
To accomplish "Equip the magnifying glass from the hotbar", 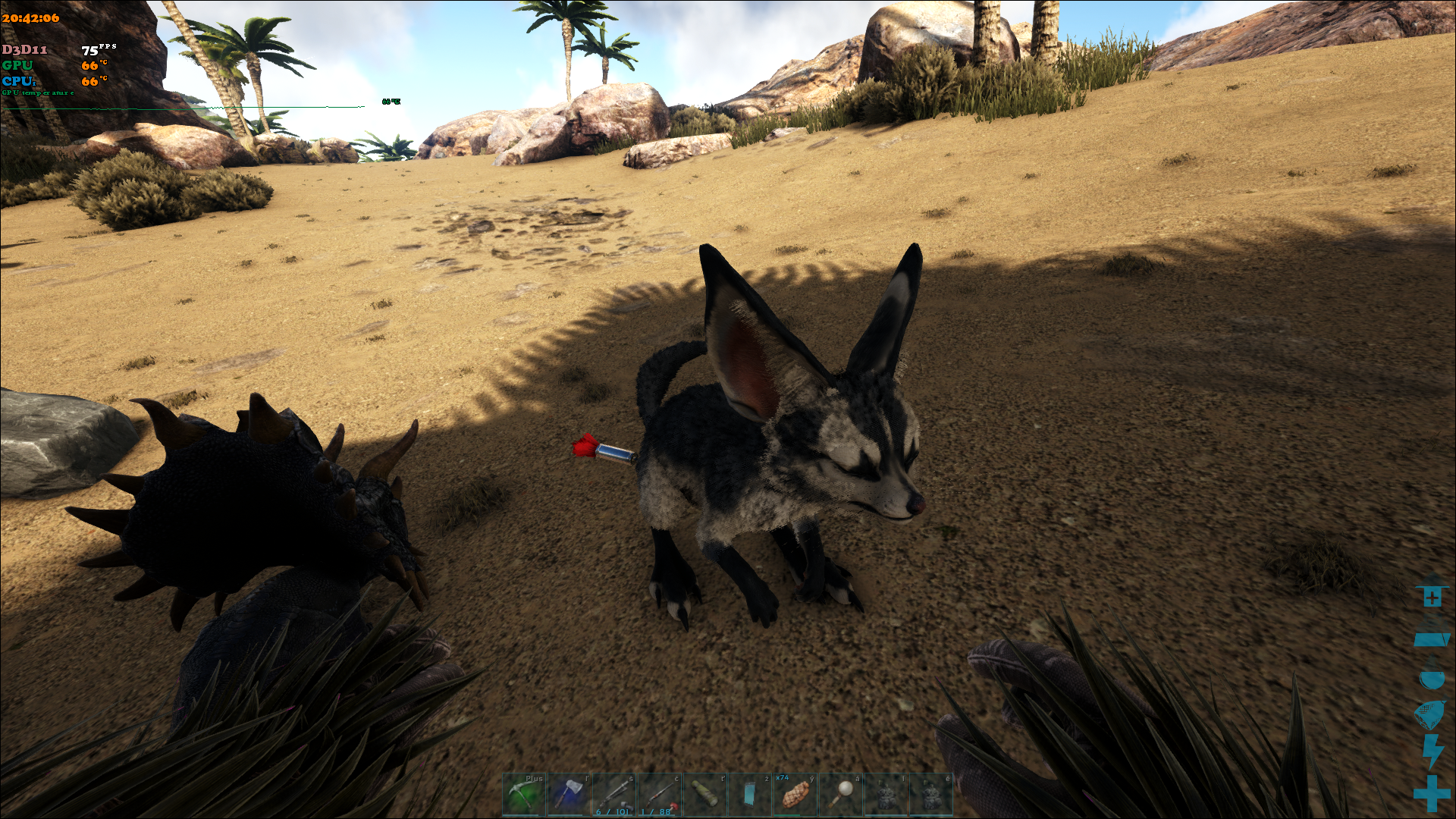I will point(840,794).
